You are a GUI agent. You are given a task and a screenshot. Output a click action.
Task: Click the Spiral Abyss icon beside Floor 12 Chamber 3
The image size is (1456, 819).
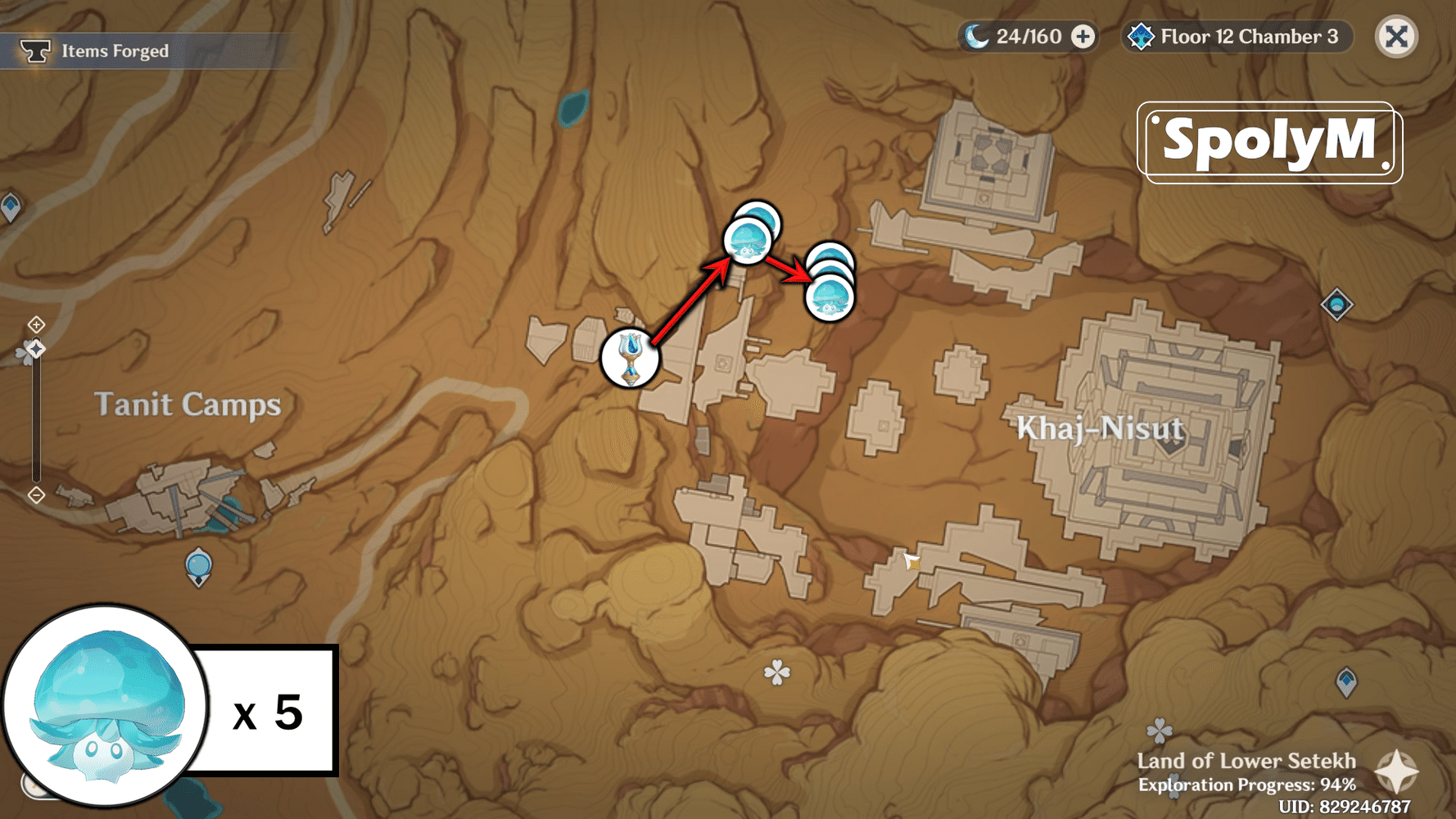[x=1140, y=36]
